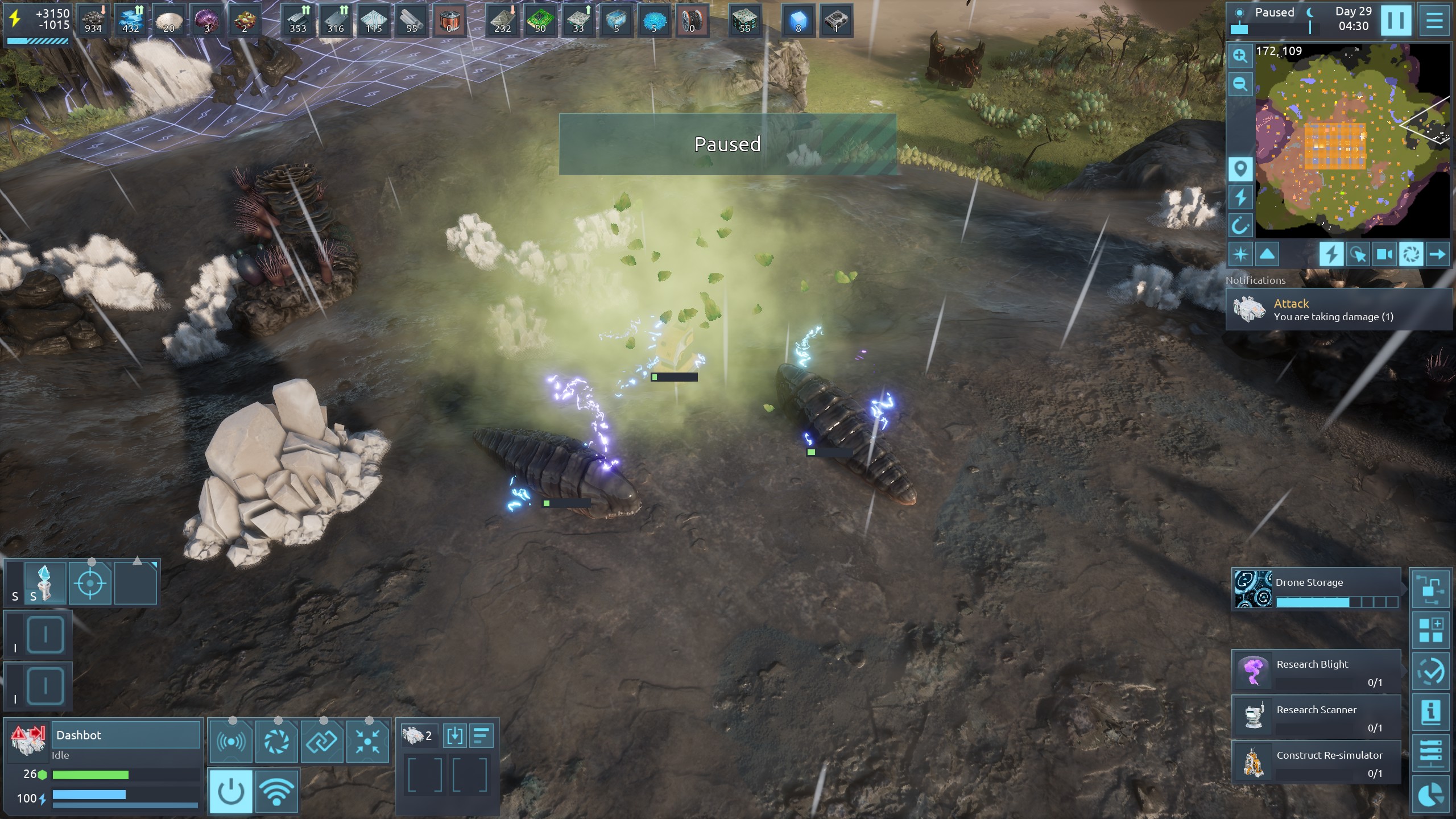Select the Construct Re-simulator objective
The height and width of the screenshot is (819, 1456).
(x=1316, y=763)
